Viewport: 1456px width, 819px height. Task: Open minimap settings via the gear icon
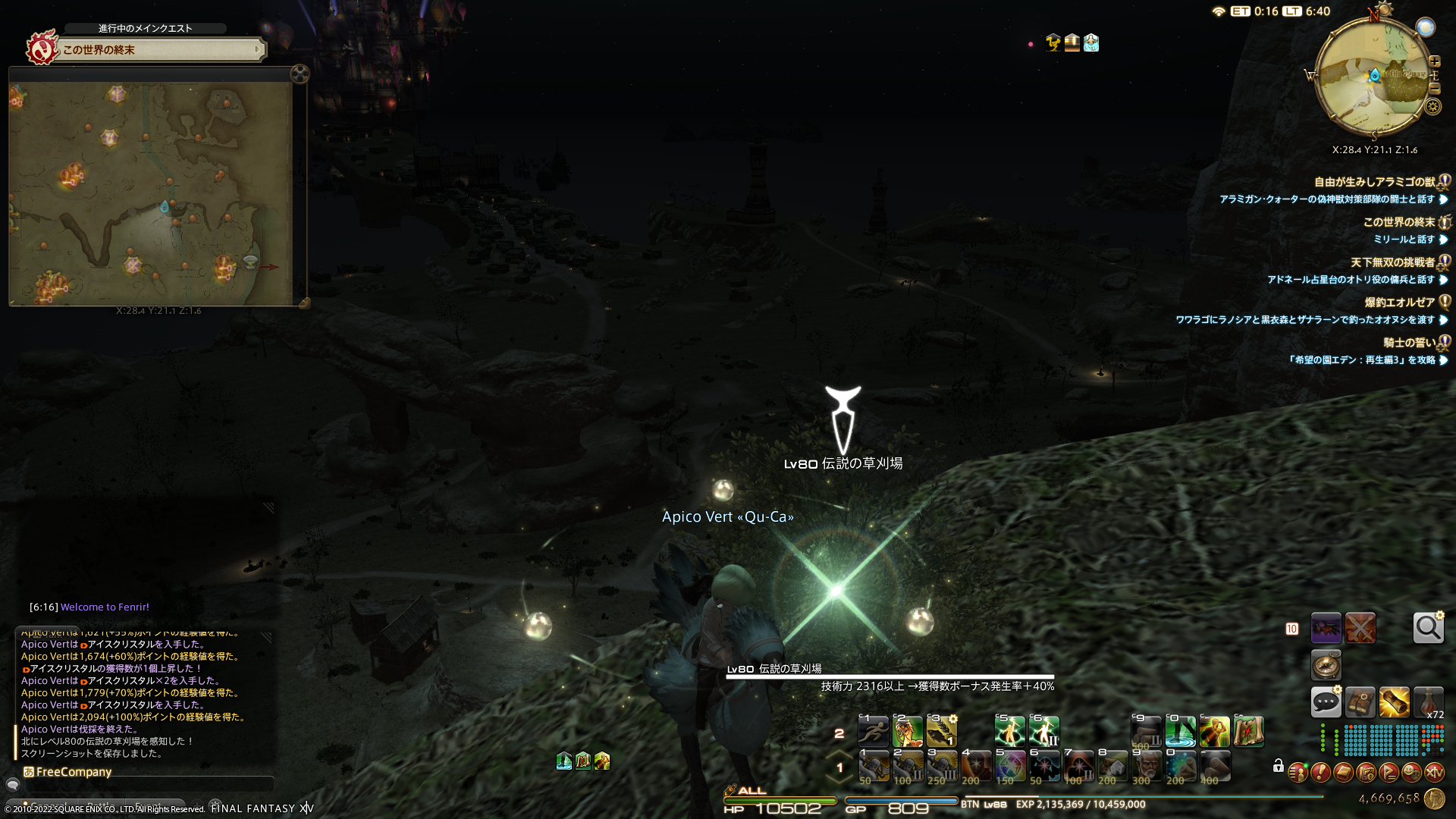[1432, 106]
